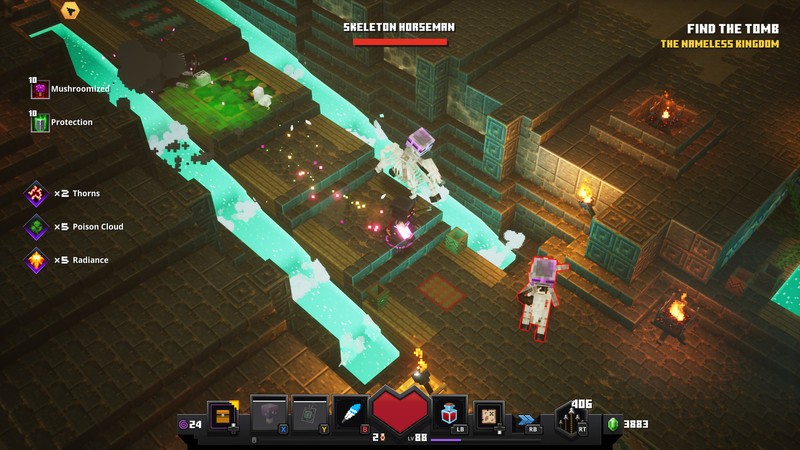Screen dimensions: 800x450
Task: Select the Radiance enchantment icon
Action: pos(37,261)
